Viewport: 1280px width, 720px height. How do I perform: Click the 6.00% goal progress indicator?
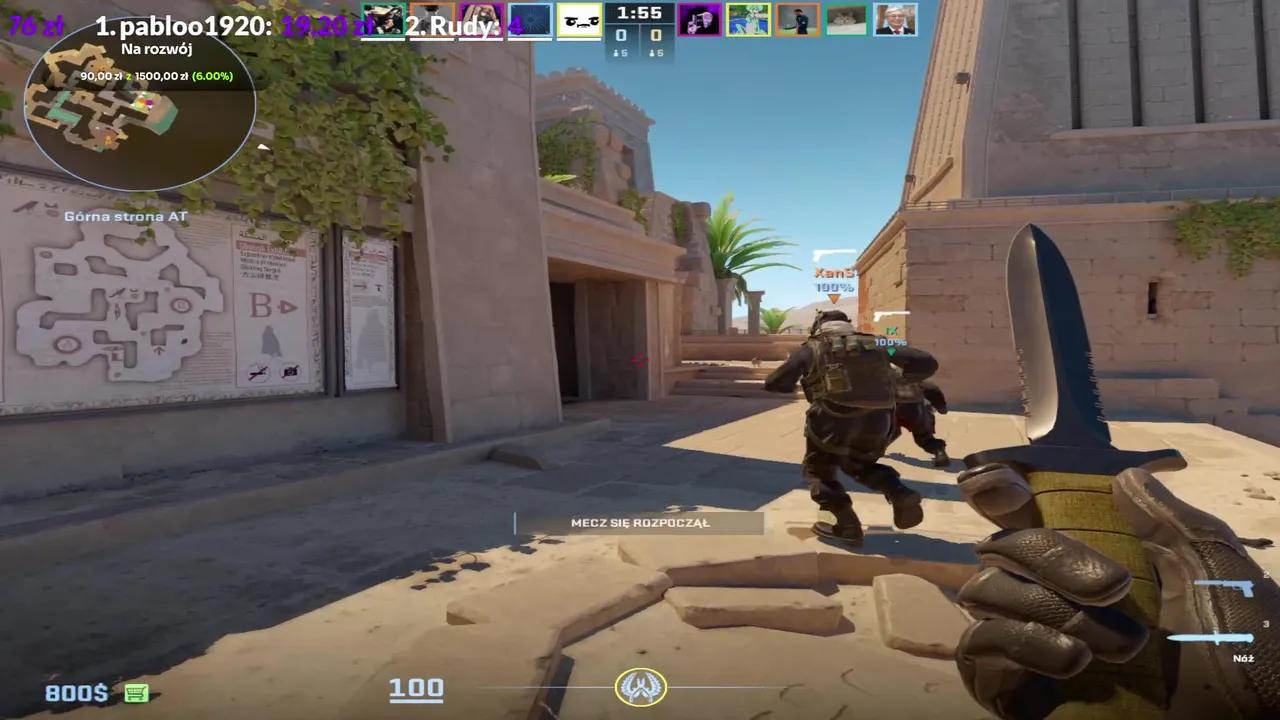click(211, 76)
